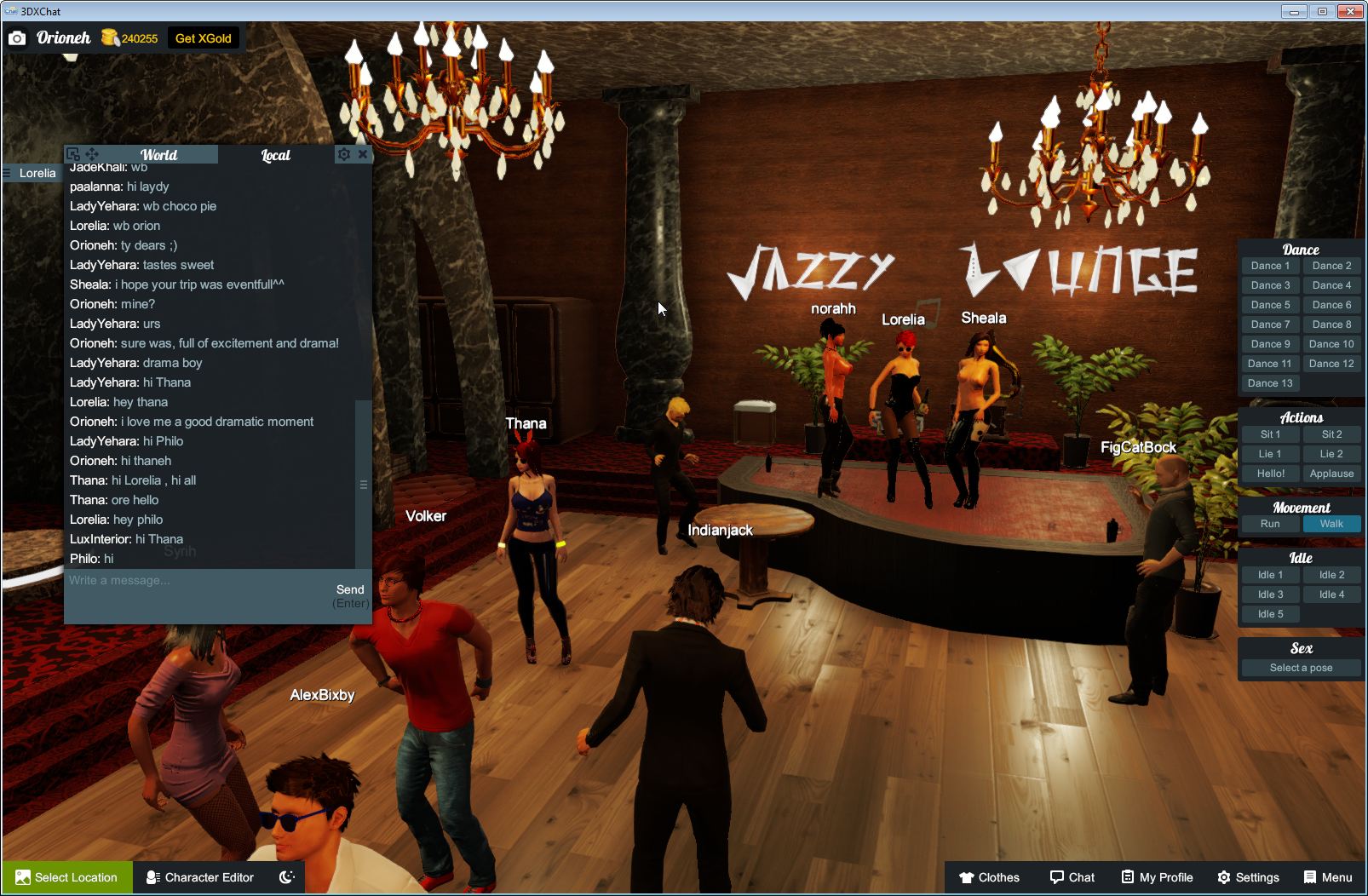Screen dimensions: 1368x896
Task: Open Settings from the bottom bar
Action: [x=1250, y=877]
